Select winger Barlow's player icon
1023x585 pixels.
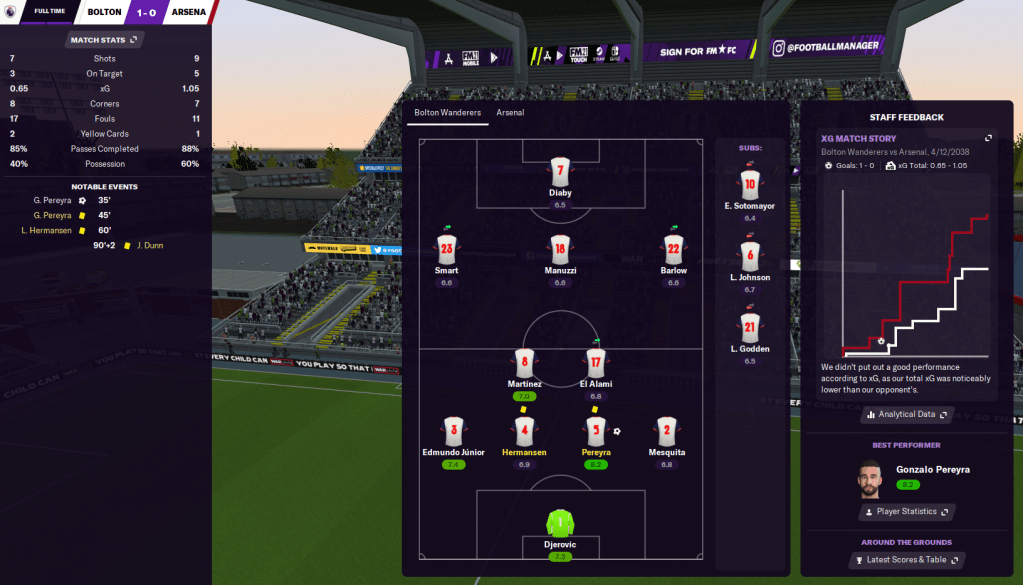point(673,250)
